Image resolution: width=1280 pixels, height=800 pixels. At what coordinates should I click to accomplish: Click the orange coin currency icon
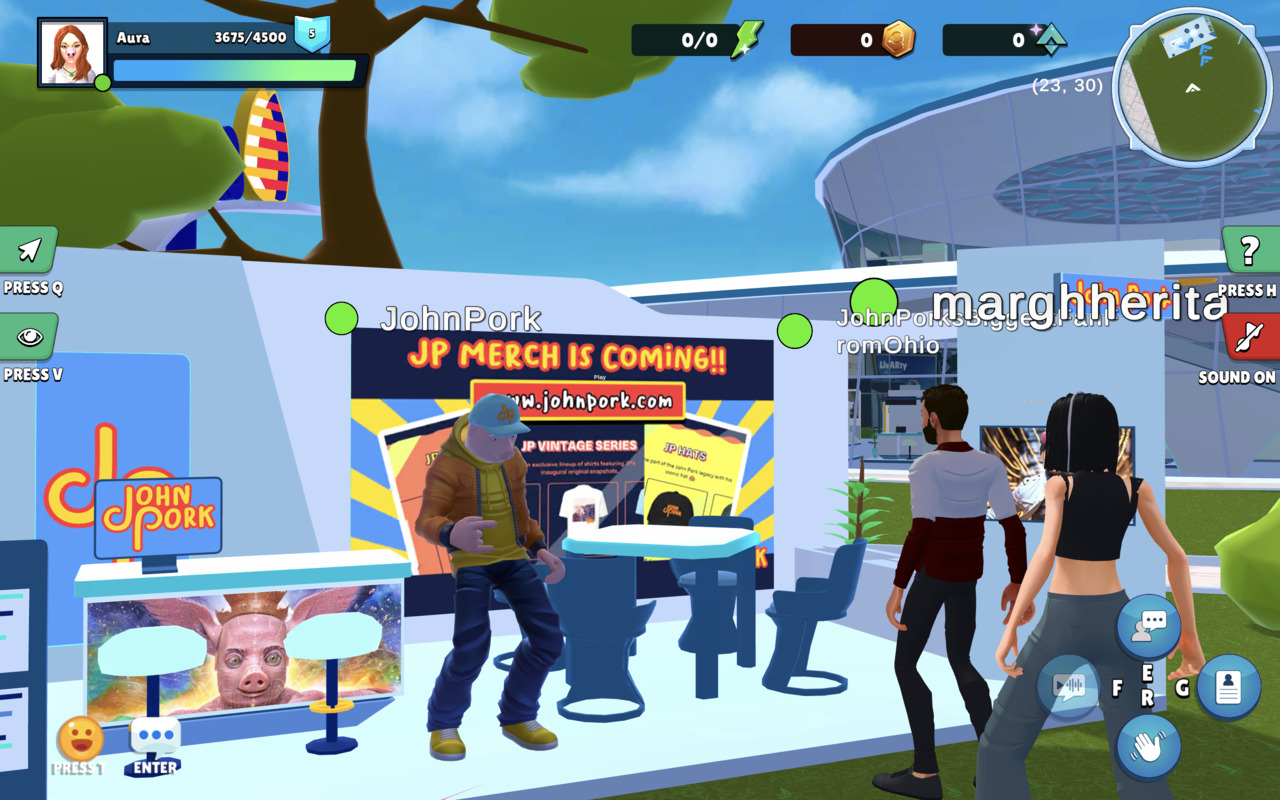pos(897,40)
